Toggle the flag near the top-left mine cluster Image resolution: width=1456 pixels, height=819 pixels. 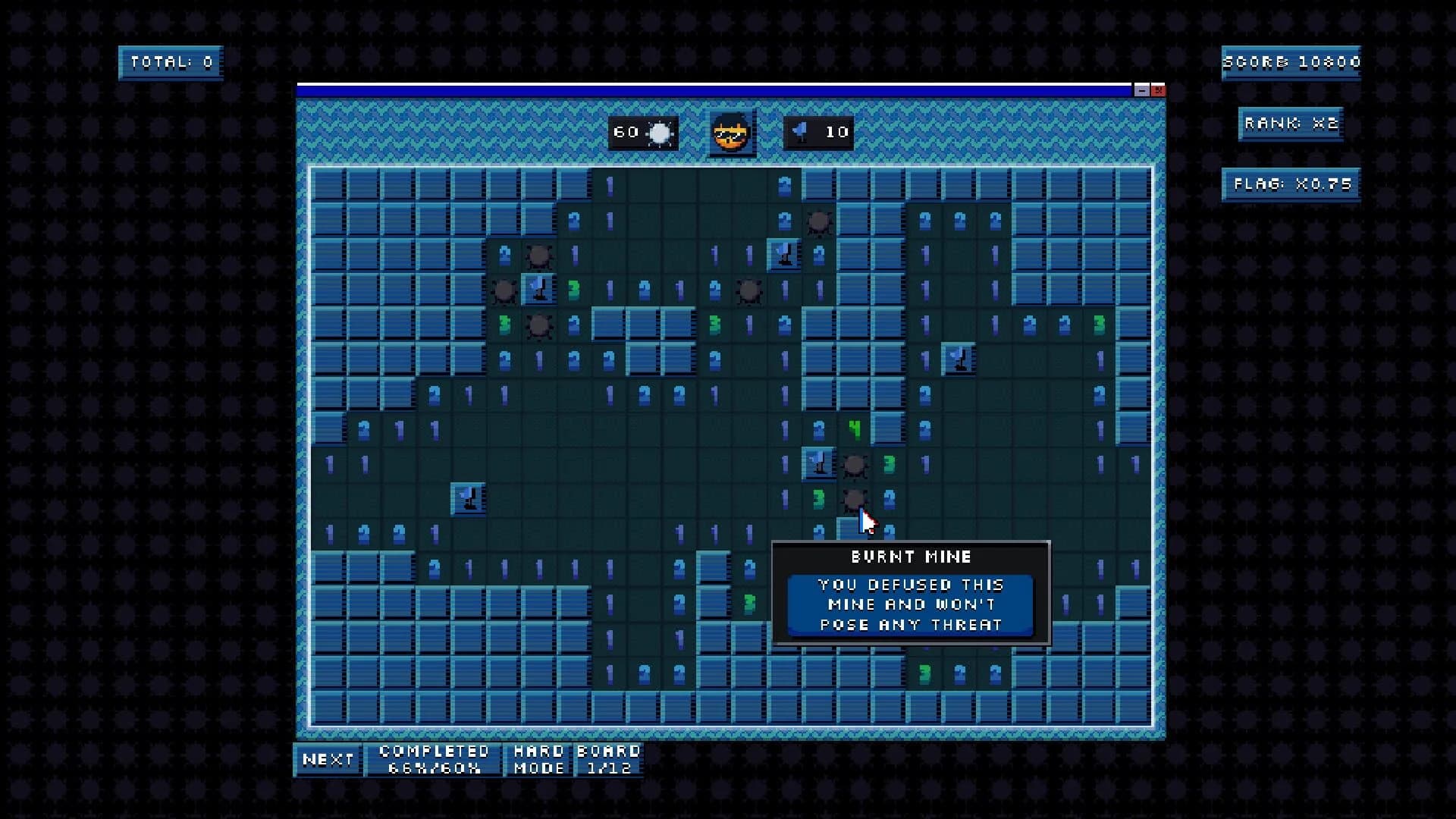click(x=540, y=290)
